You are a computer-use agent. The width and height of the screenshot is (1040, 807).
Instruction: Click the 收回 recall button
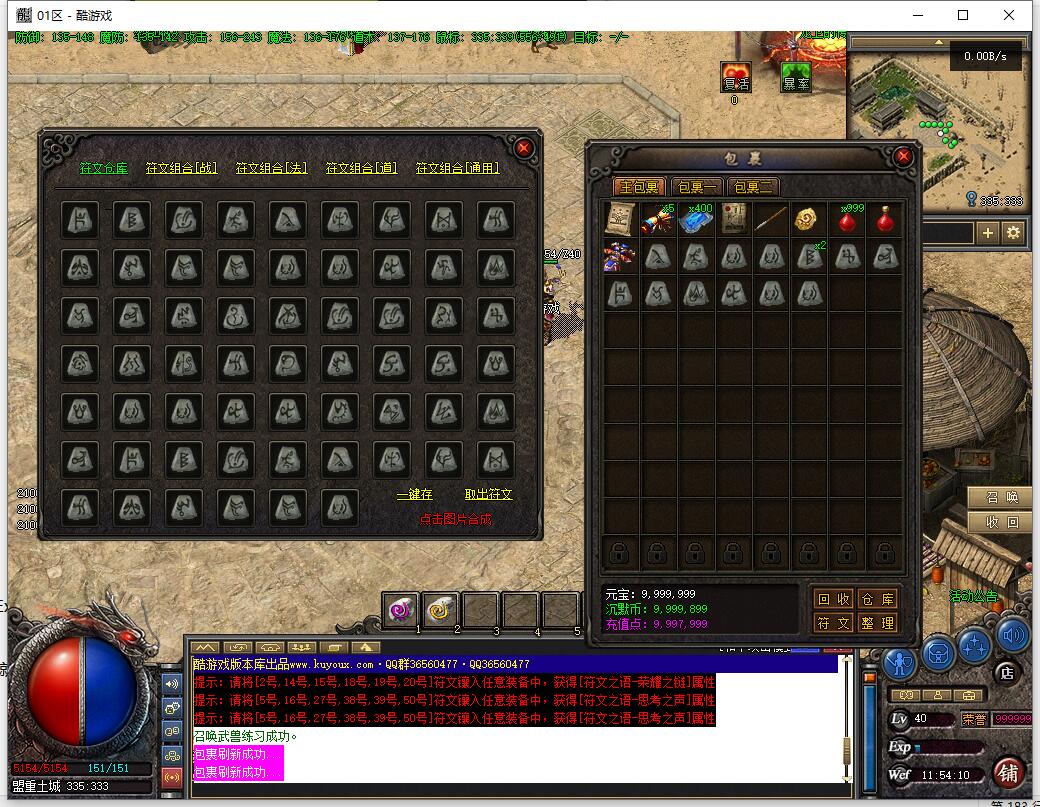point(1002,522)
